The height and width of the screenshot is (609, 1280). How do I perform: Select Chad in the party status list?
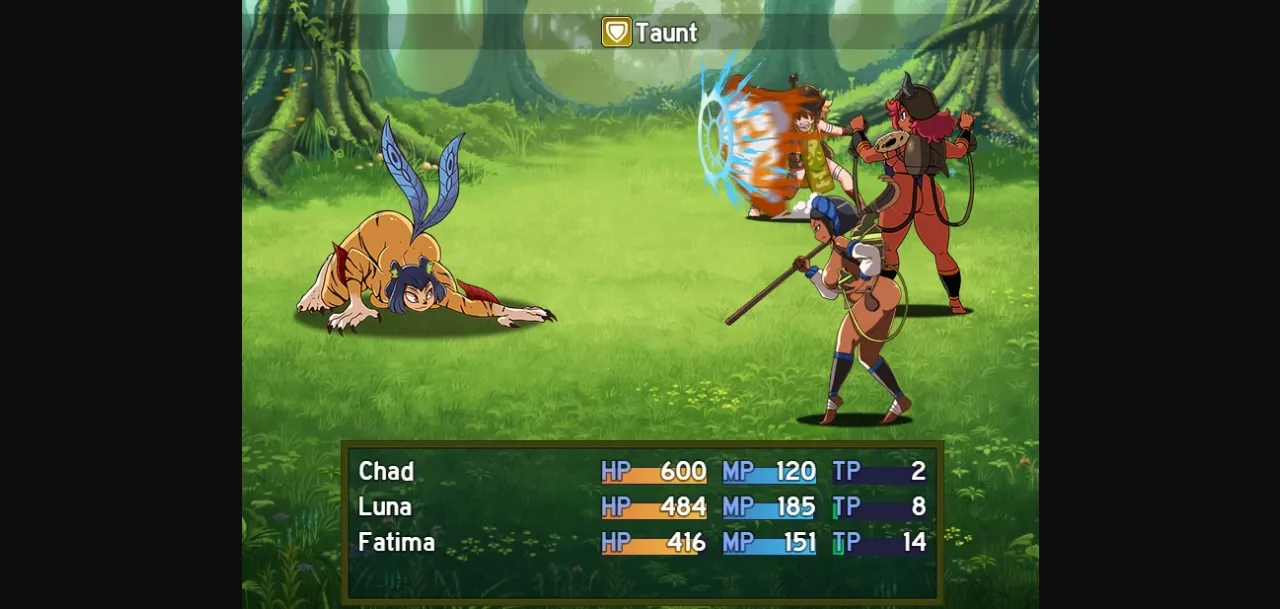tap(386, 471)
